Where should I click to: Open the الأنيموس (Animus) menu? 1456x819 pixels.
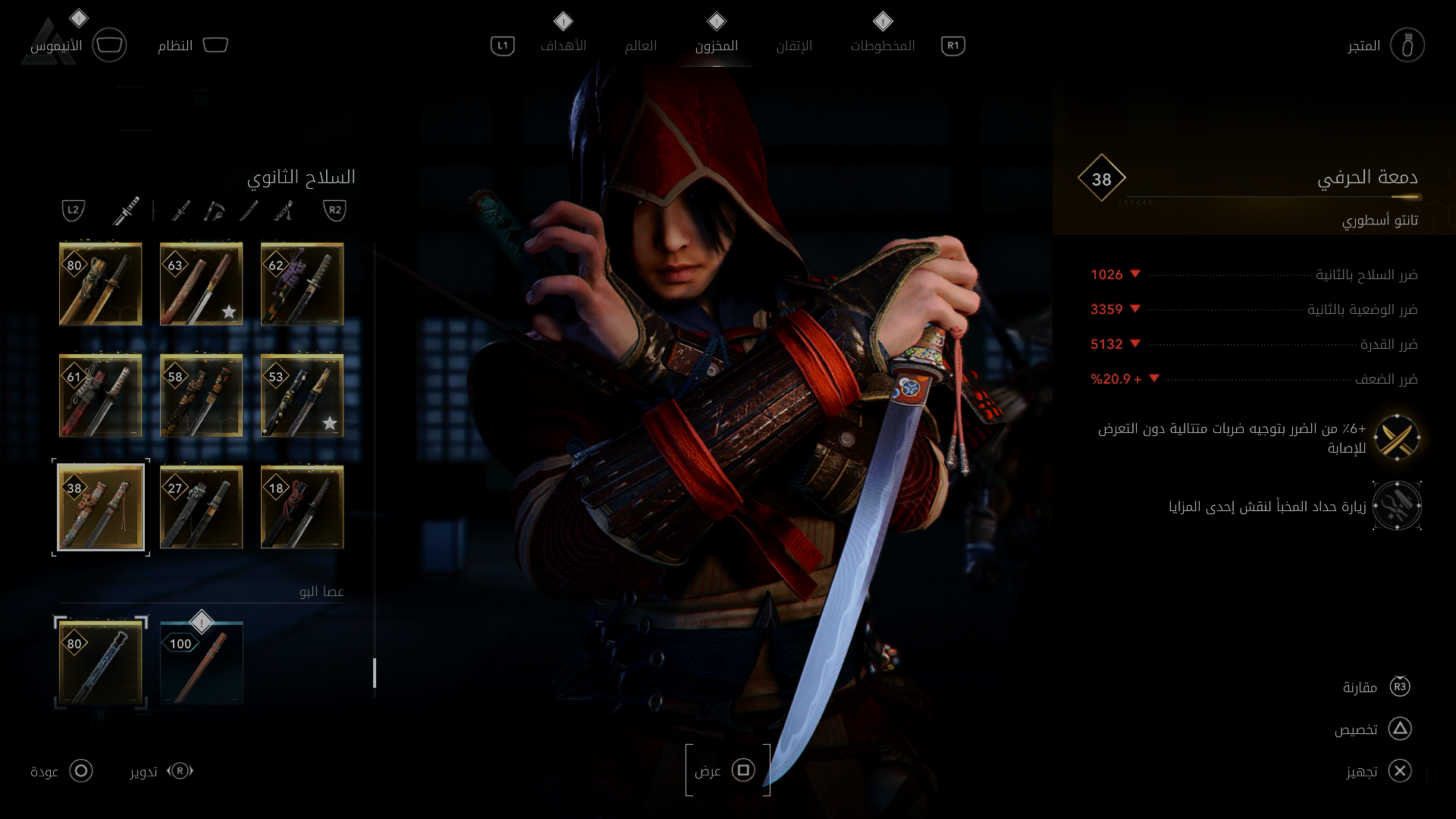click(56, 46)
